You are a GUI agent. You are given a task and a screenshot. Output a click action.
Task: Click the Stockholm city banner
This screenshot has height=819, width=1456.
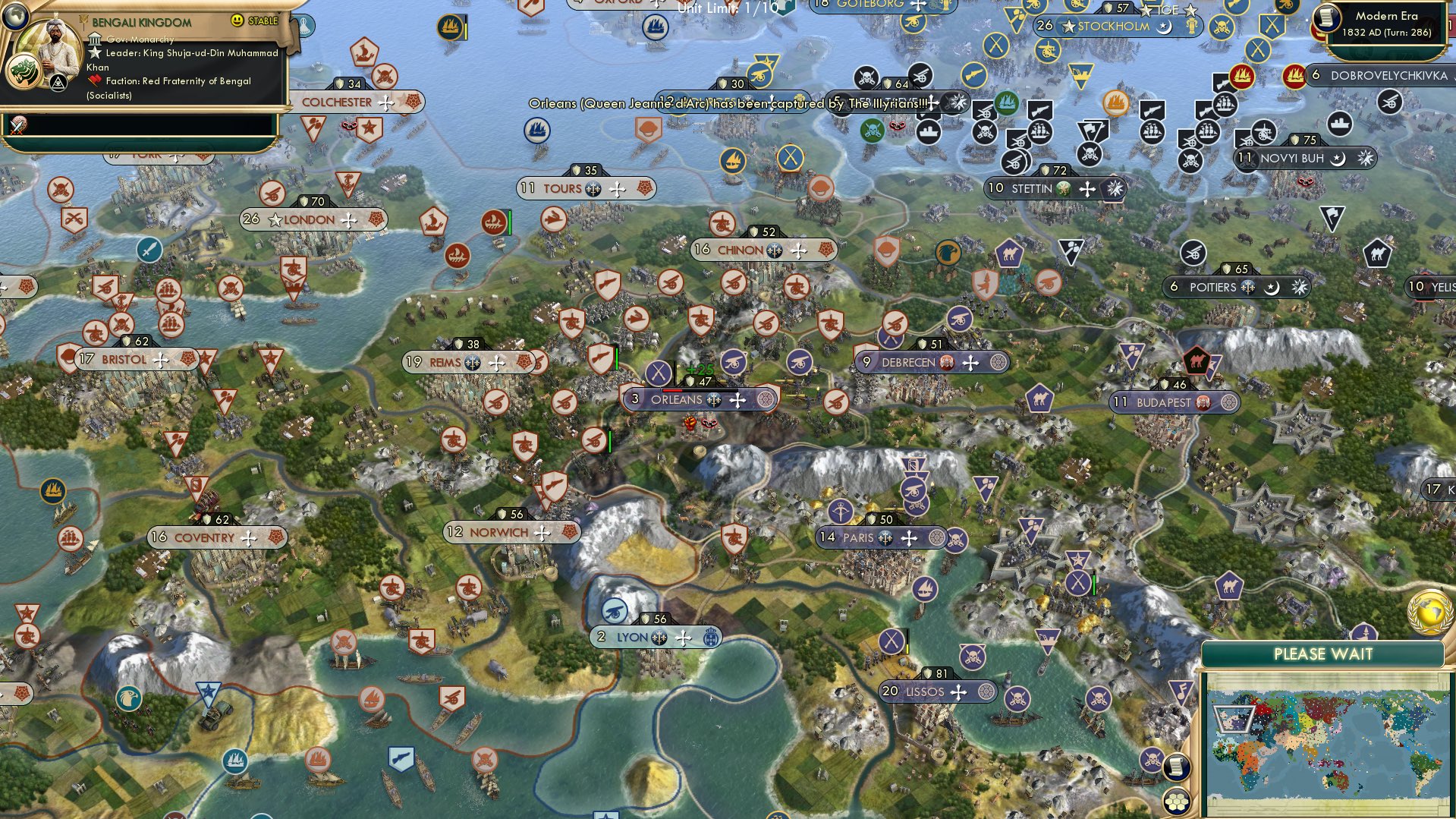[x=1112, y=27]
